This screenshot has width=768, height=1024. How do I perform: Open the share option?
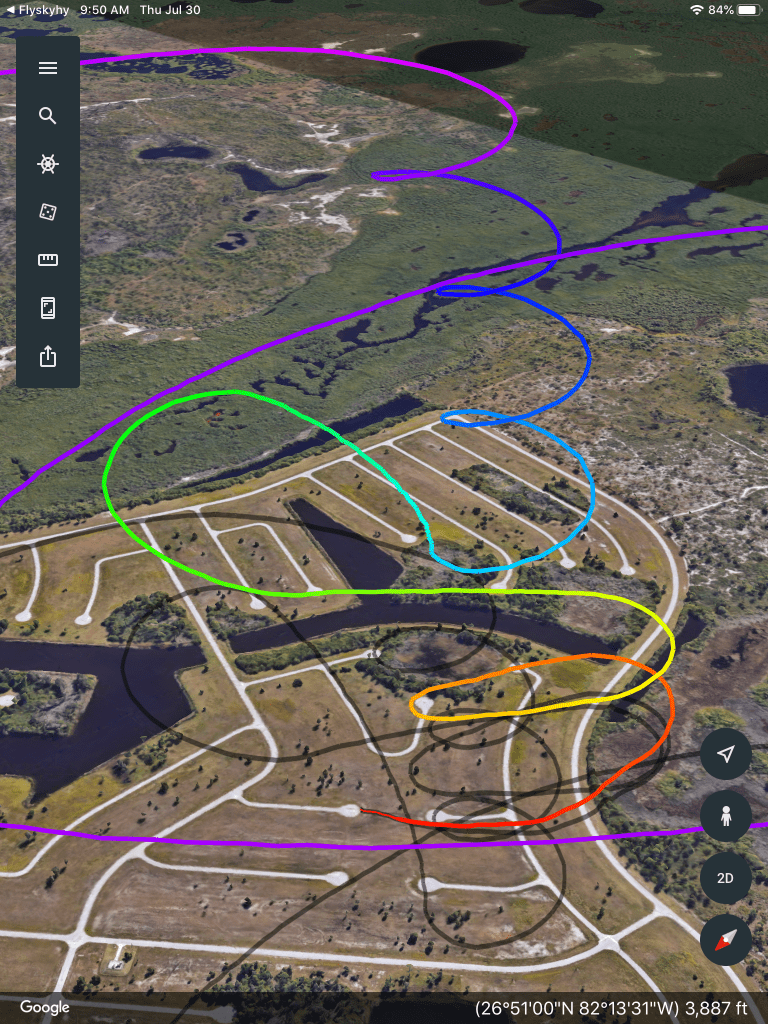48,356
